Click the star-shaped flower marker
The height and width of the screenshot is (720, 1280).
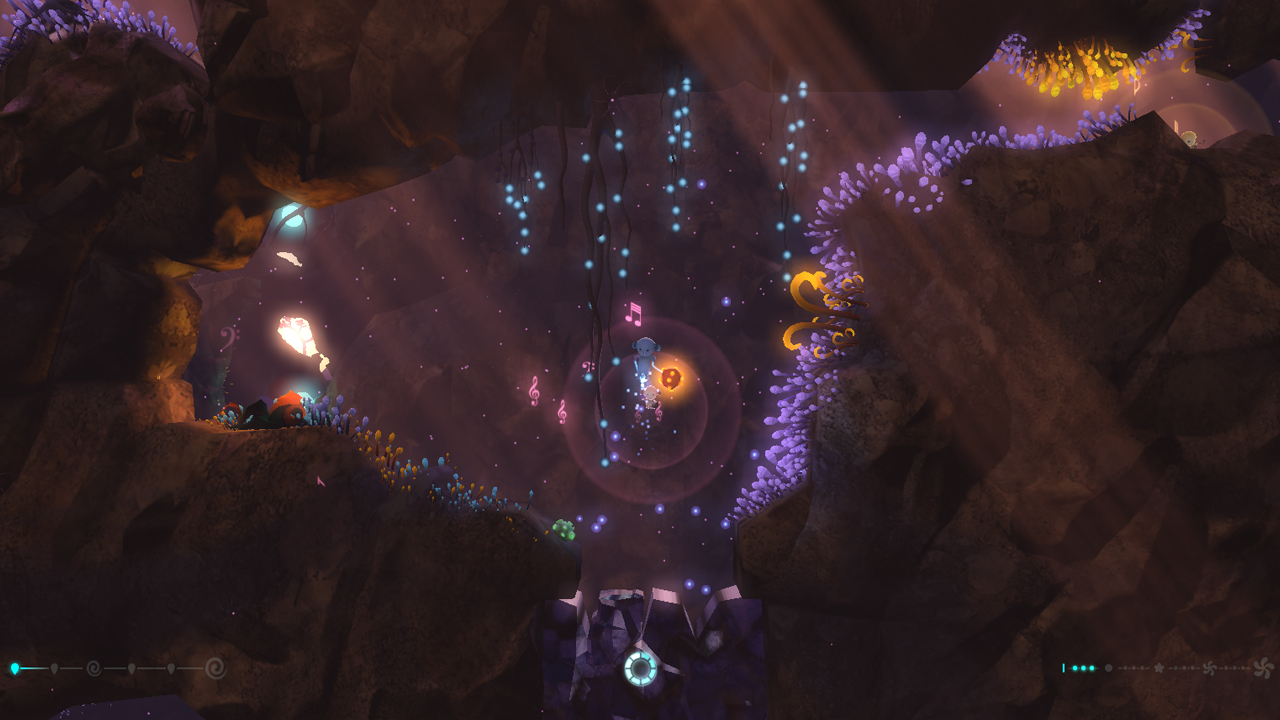1159,668
